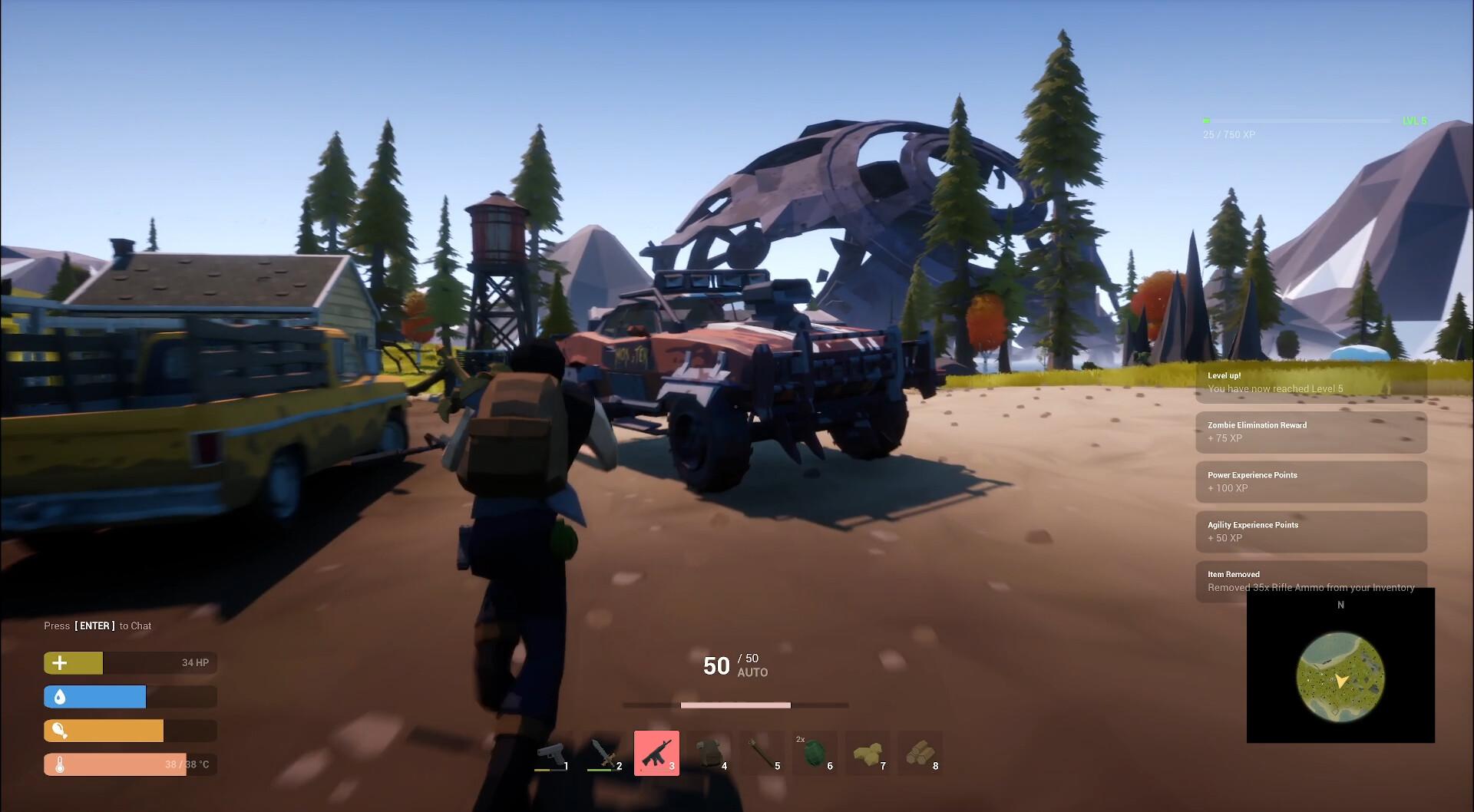Click the Level up notification
Image resolution: width=1474 pixels, height=812 pixels.
(x=1310, y=382)
